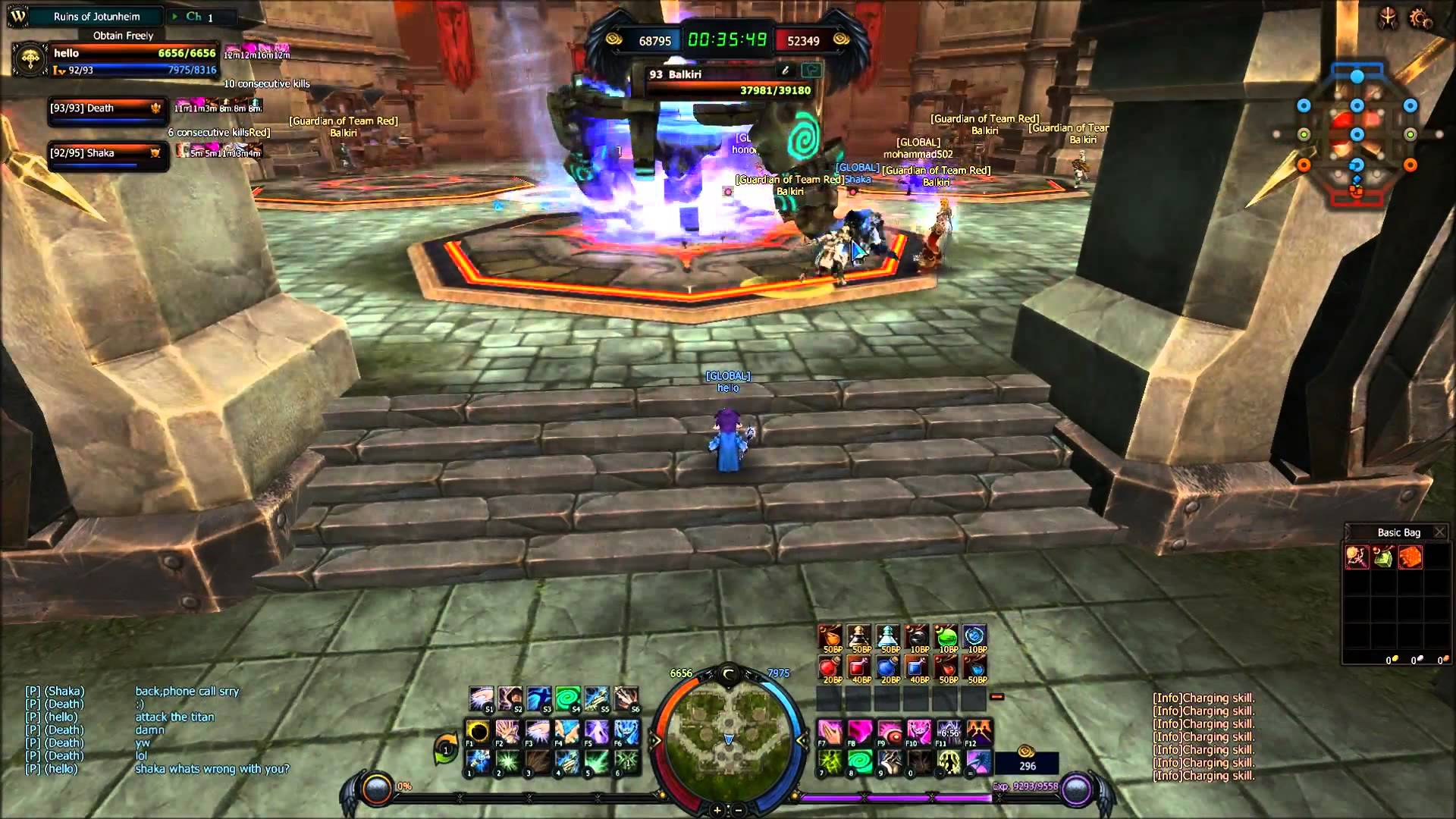
Task: Select the S4 green spiral skill icon
Action: coord(566,697)
